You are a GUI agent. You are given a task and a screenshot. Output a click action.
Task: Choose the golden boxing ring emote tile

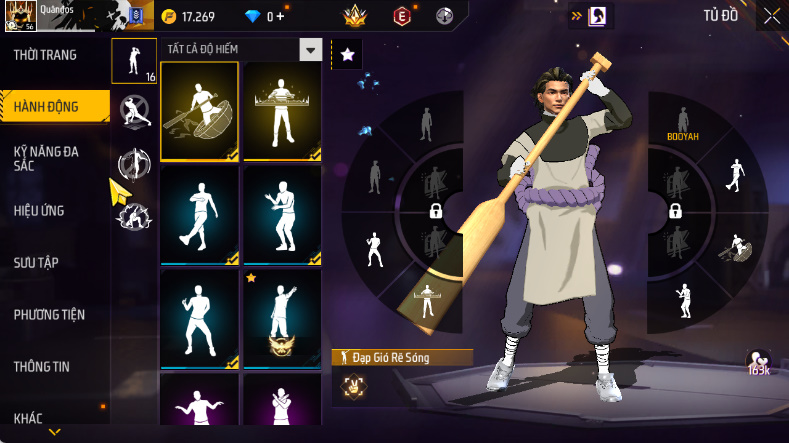(x=282, y=111)
